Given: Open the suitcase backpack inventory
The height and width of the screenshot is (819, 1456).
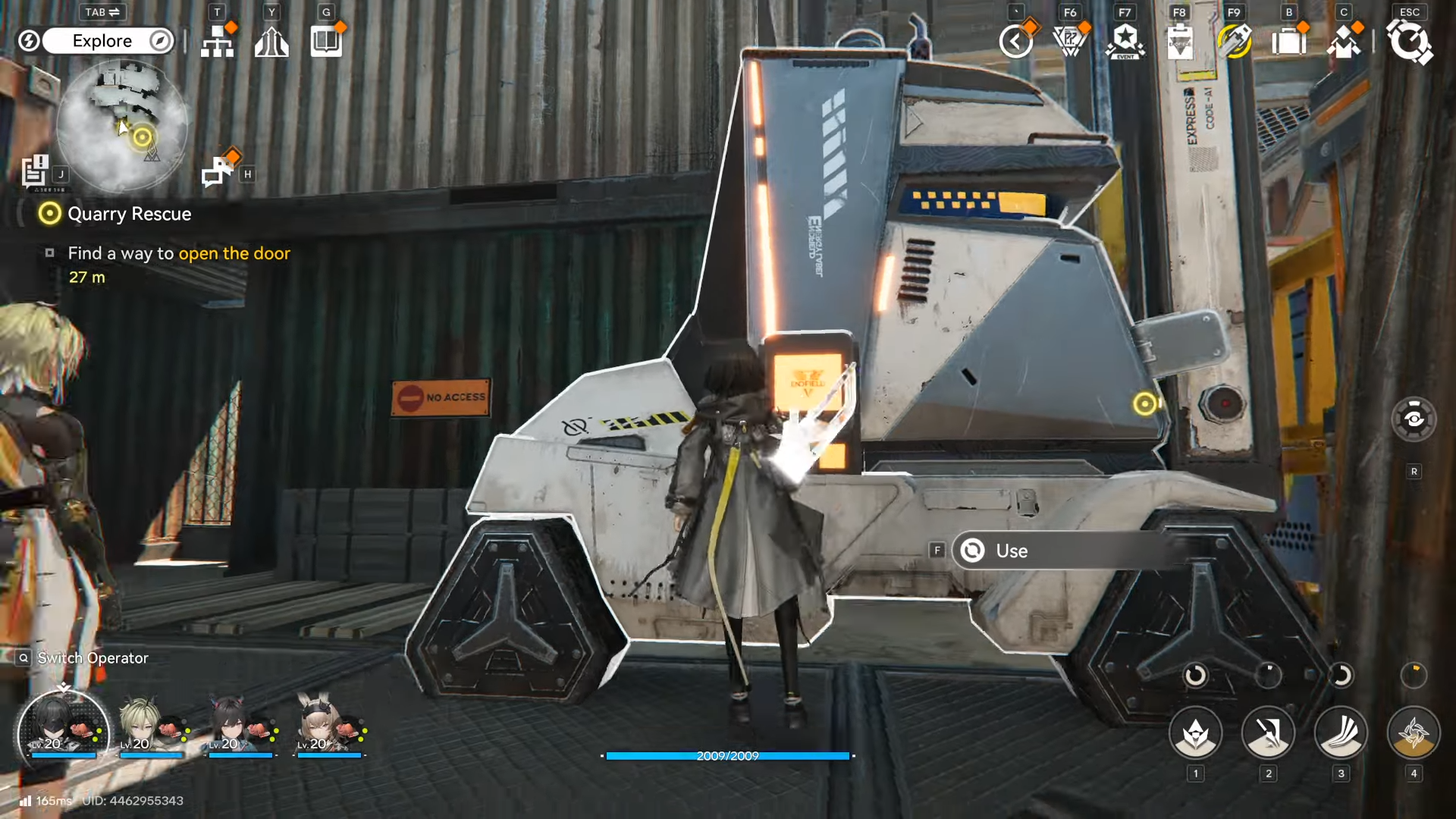Looking at the screenshot, I should 1289,42.
